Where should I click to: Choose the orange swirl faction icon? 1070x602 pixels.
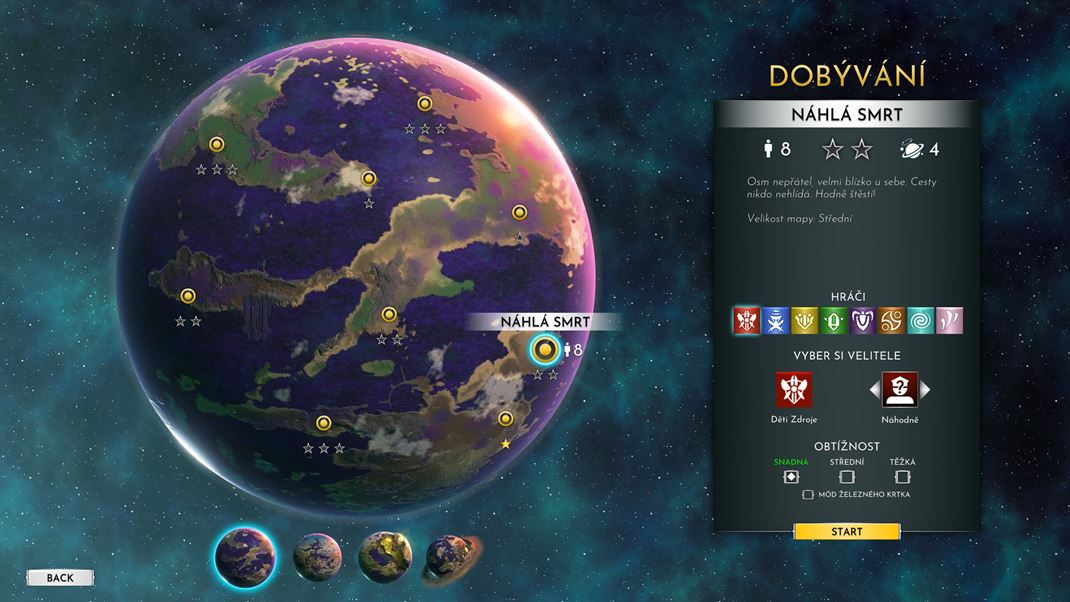tap(890, 320)
